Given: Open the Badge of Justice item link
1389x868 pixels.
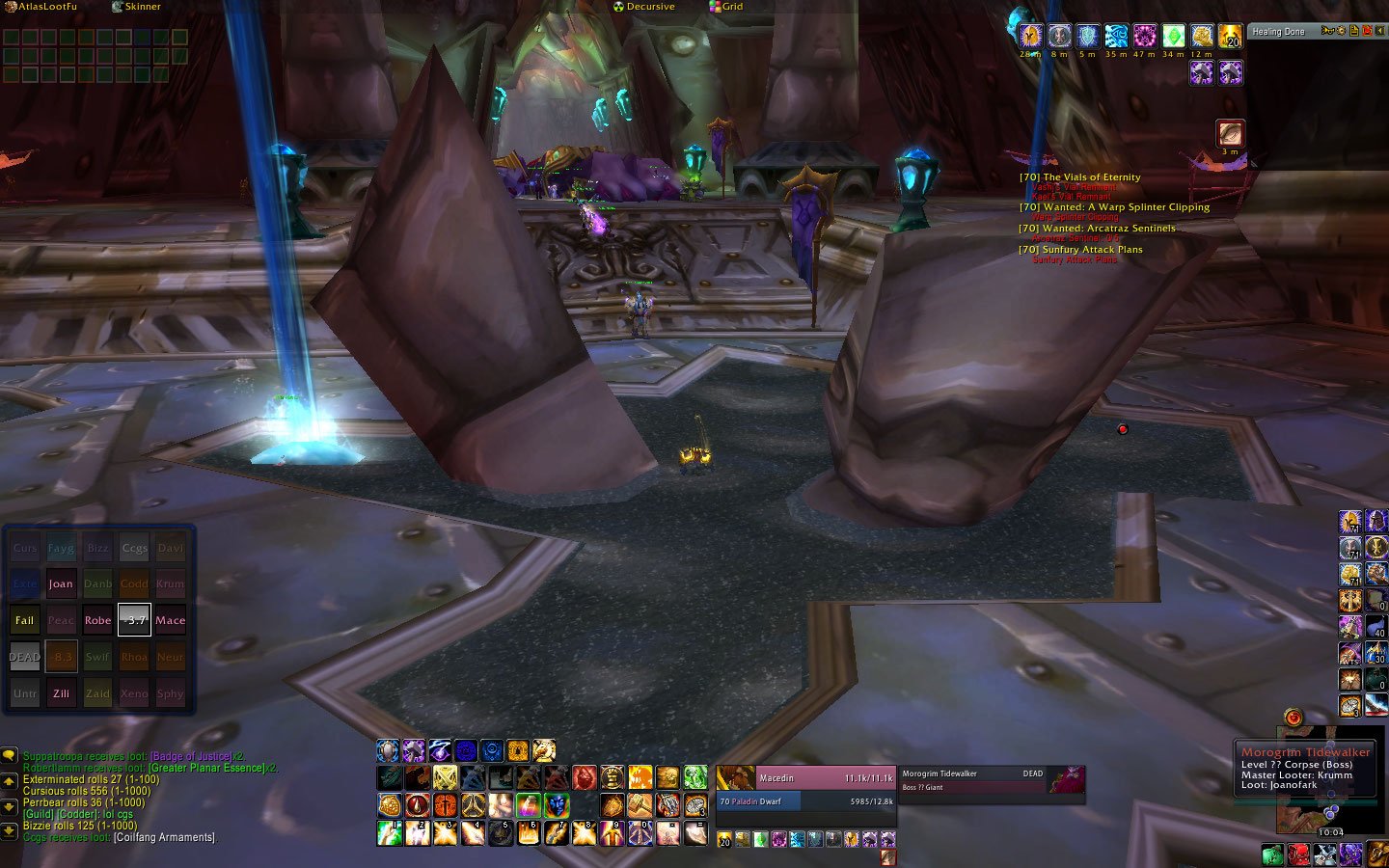Looking at the screenshot, I should point(190,756).
